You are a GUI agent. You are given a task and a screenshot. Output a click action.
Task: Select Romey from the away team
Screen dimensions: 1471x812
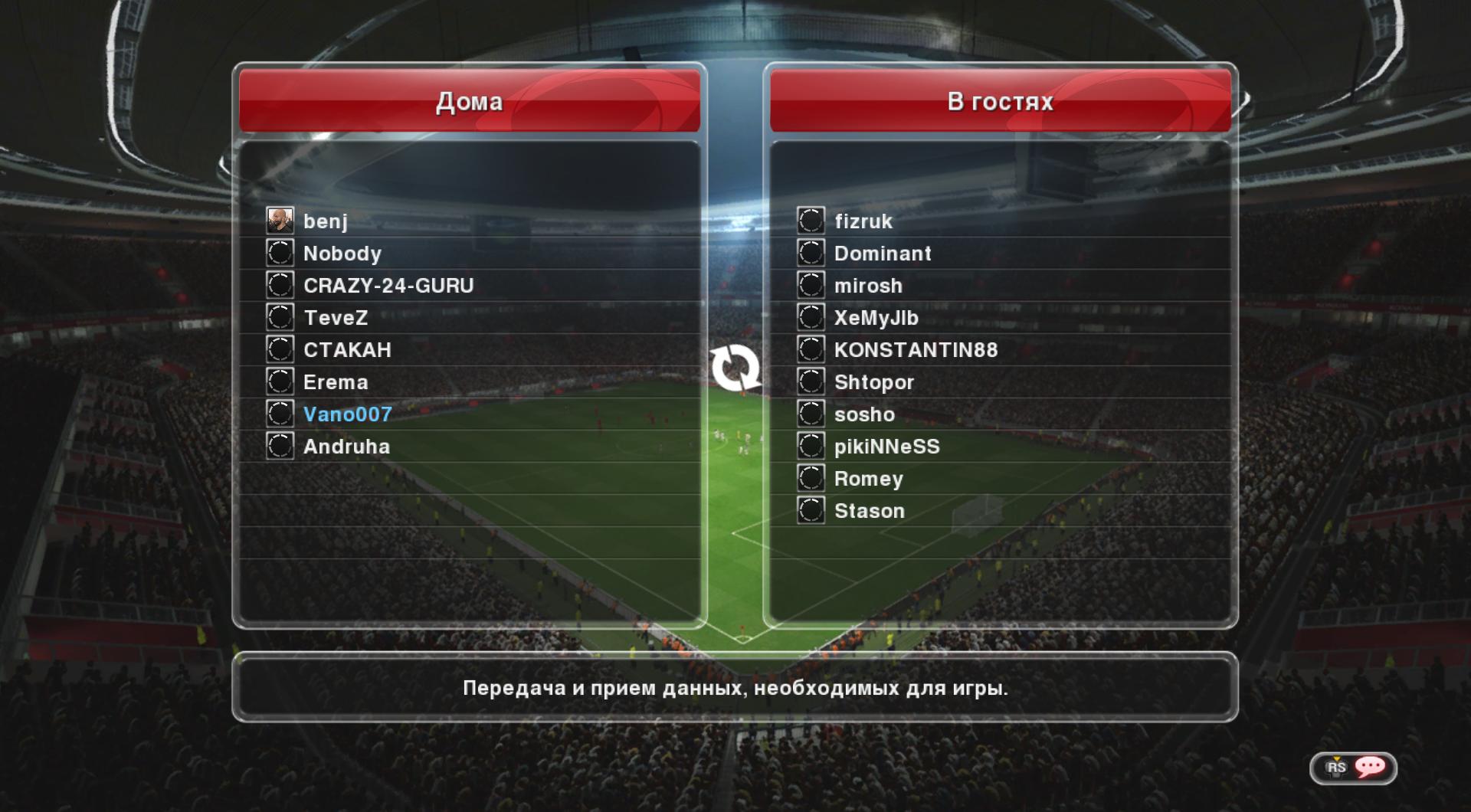(x=869, y=479)
